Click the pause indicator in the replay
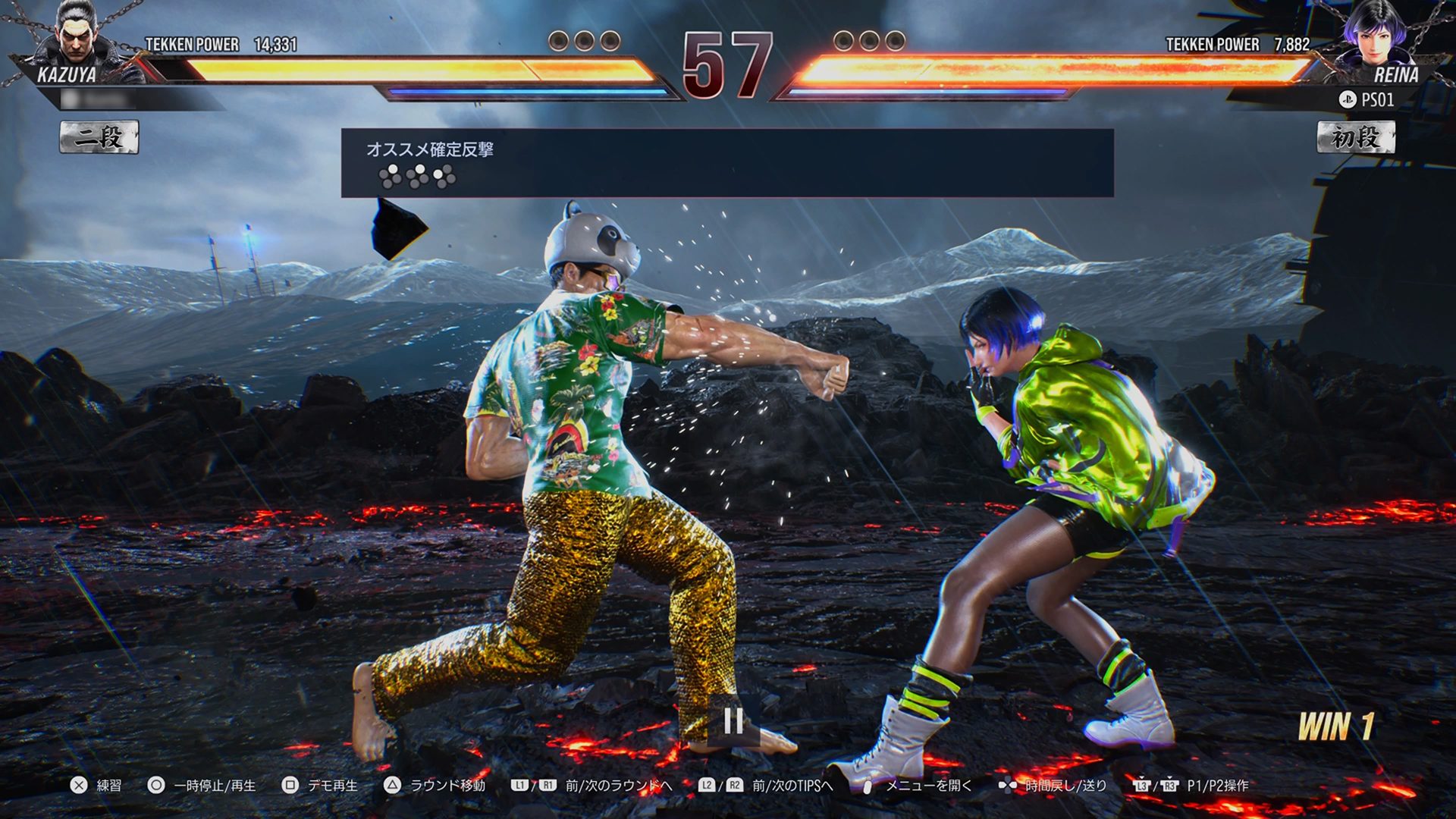The width and height of the screenshot is (1456, 819). coord(733,720)
